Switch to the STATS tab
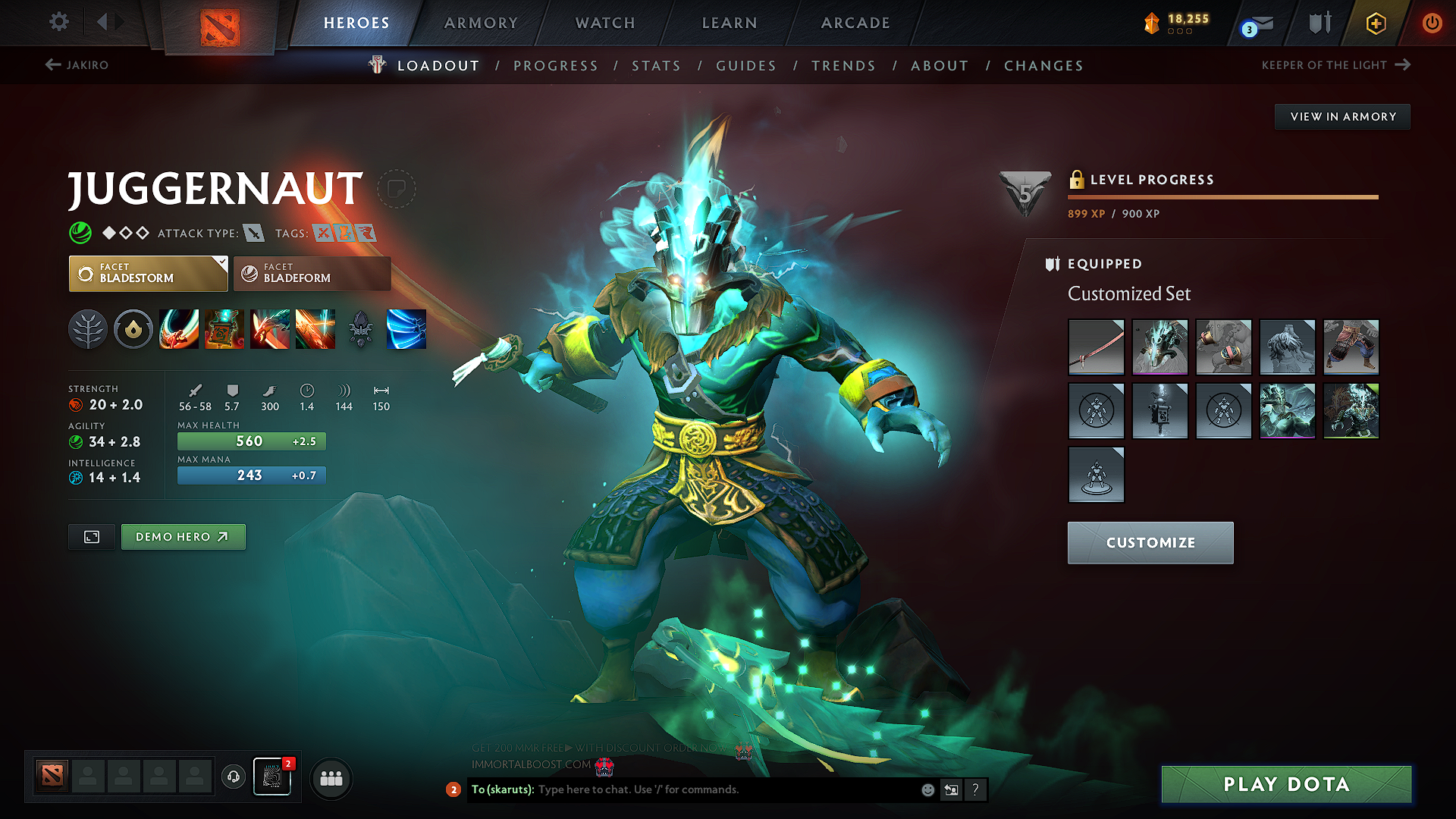1456x819 pixels. pos(656,66)
